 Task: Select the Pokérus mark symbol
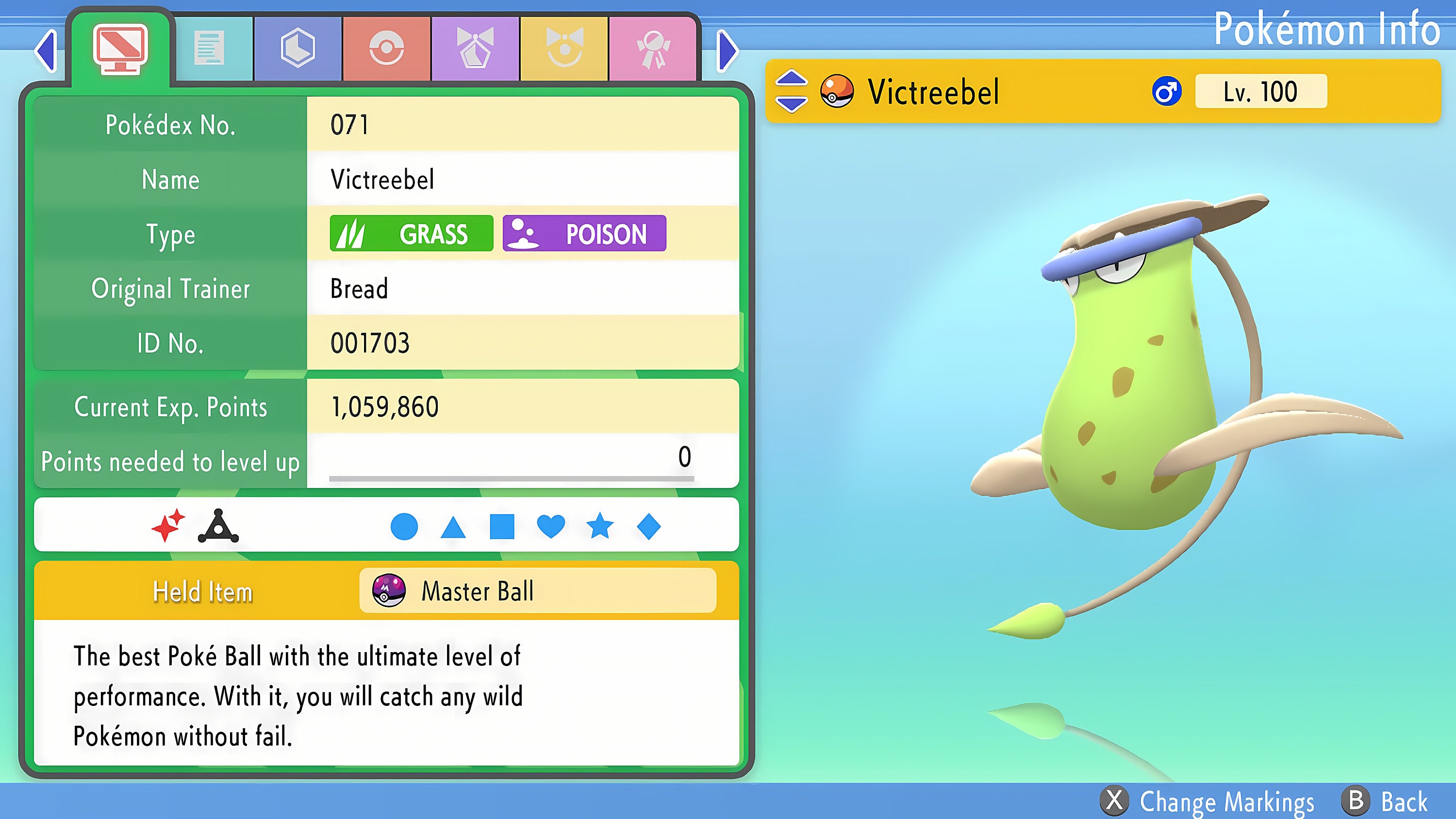coord(217,527)
